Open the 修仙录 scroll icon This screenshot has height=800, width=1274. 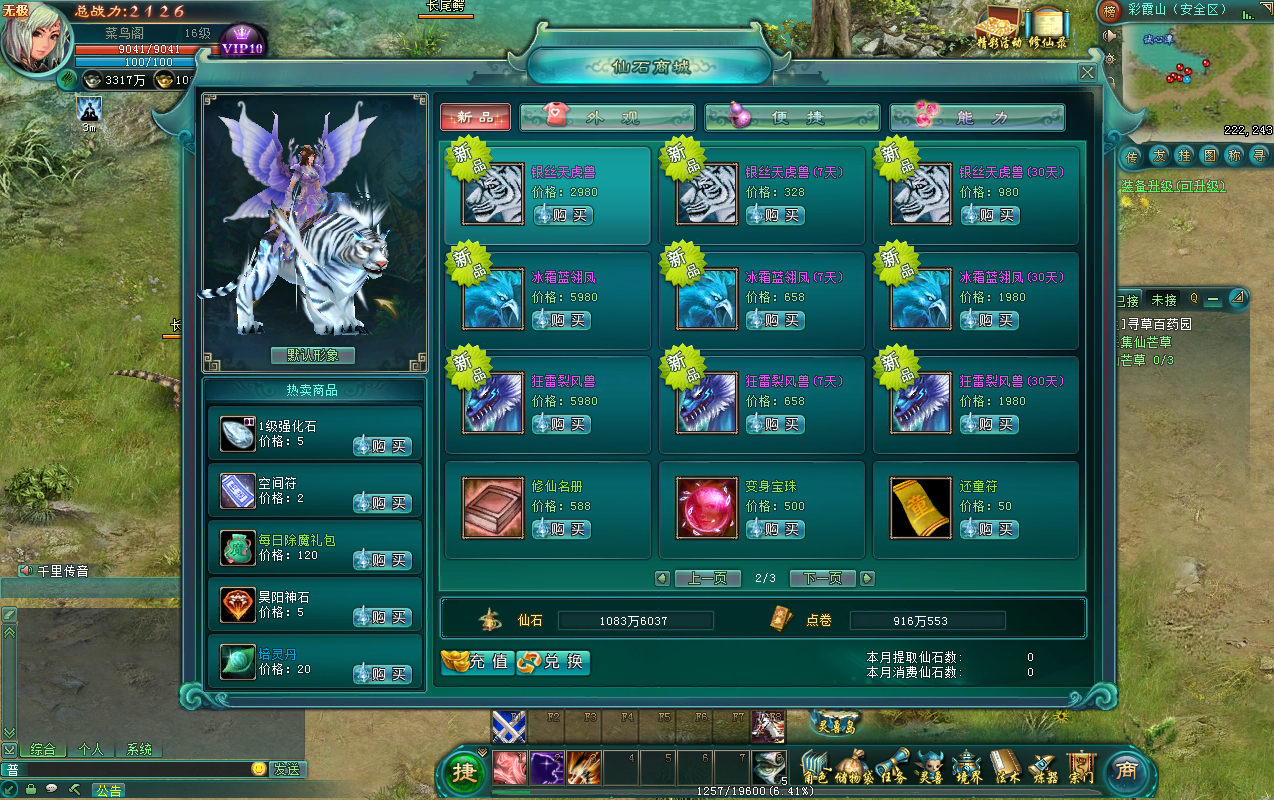[1047, 27]
